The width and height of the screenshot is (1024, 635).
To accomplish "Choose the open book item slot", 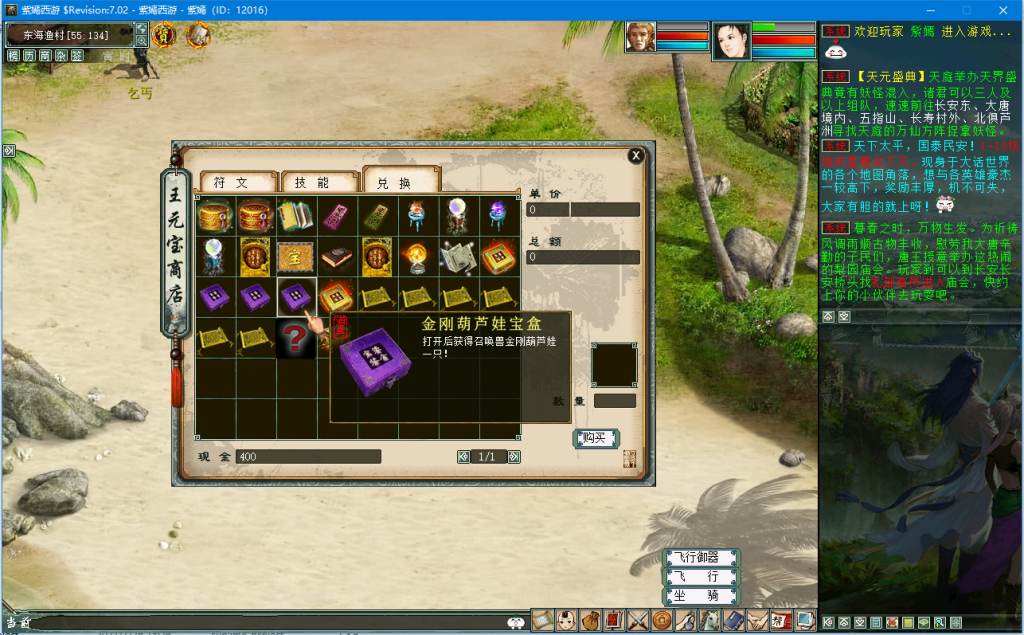I will pyautogui.click(x=296, y=215).
